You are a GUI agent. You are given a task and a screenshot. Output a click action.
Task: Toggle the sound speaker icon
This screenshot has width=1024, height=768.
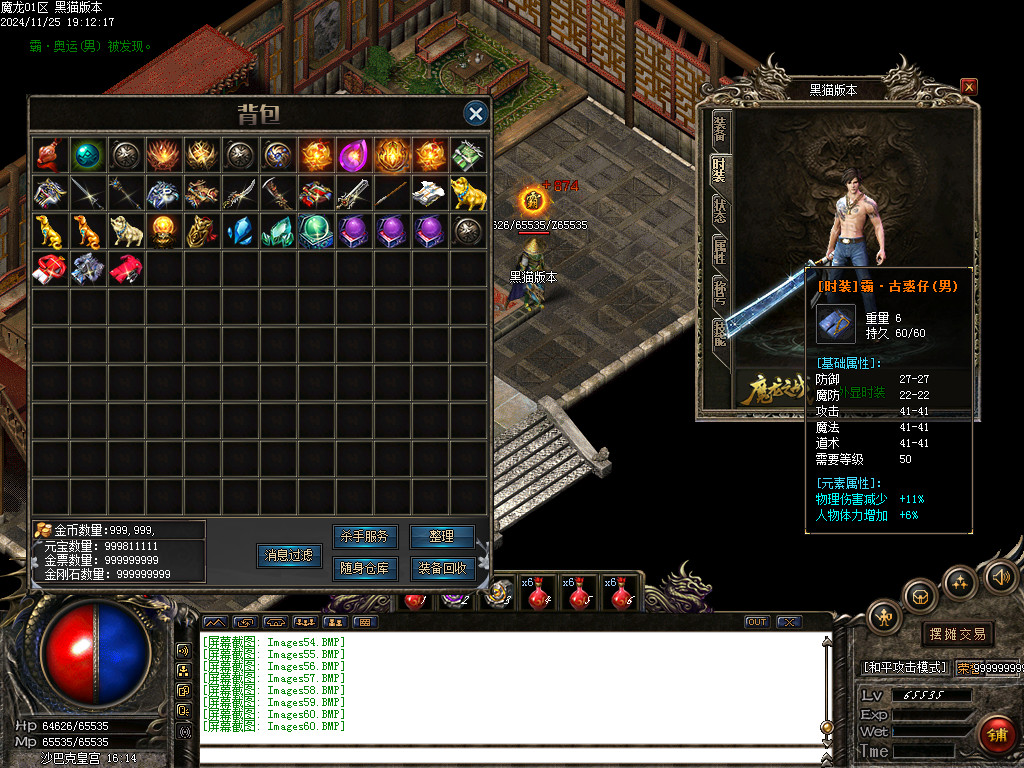click(x=999, y=577)
